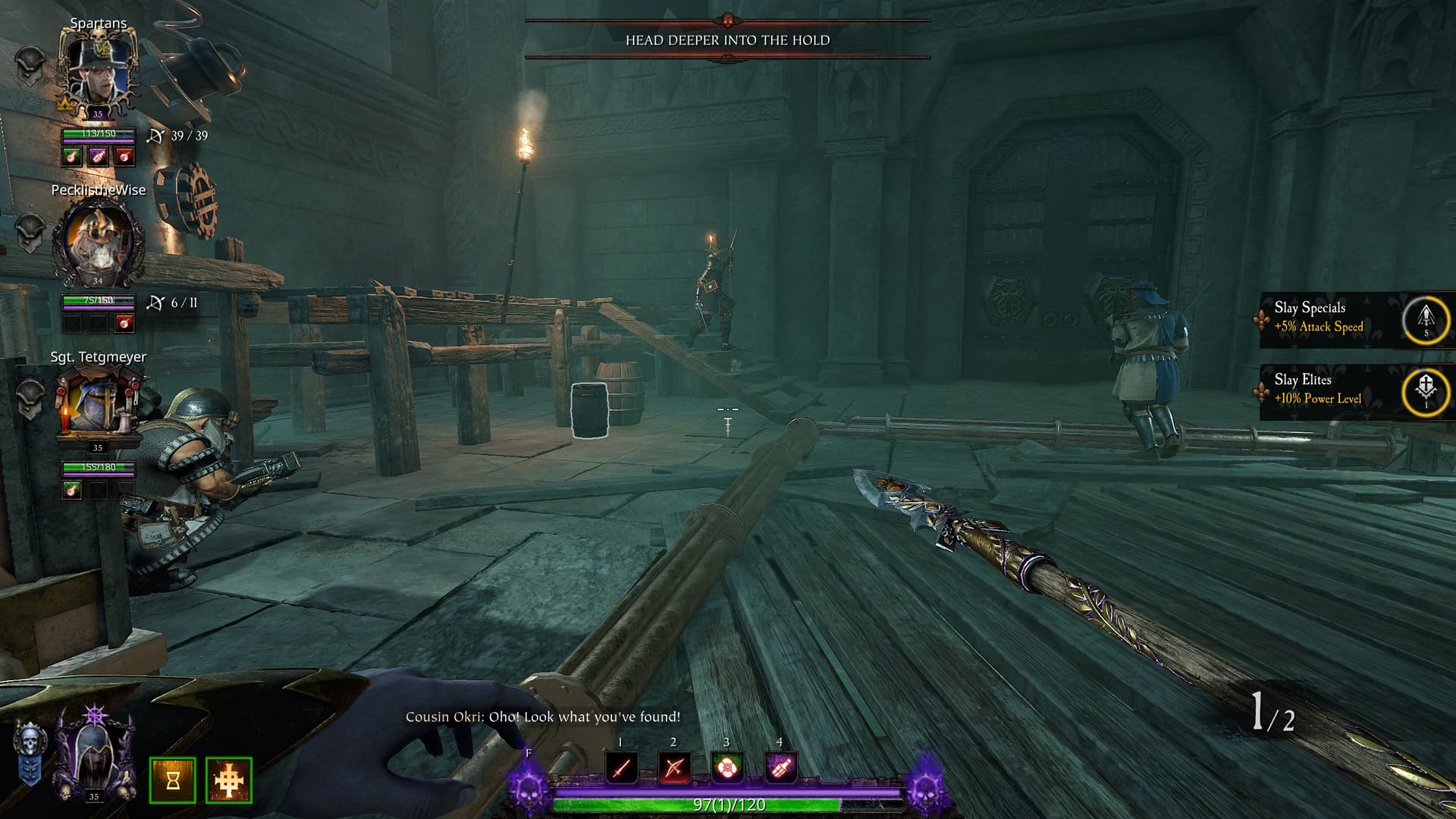Use the healing medical supplies slot
The width and height of the screenshot is (1456, 819).
[726, 767]
